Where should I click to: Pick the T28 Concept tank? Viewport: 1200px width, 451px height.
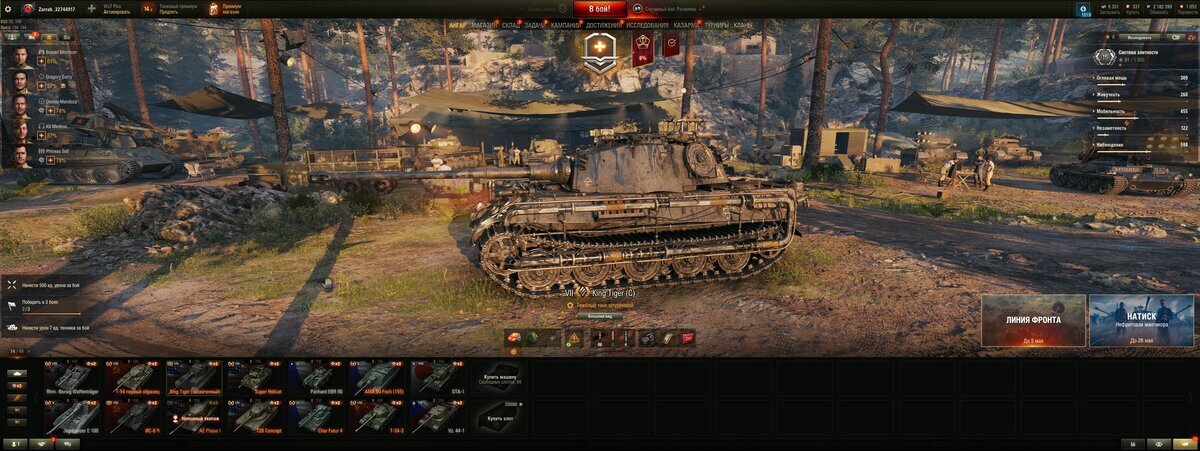(x=255, y=417)
